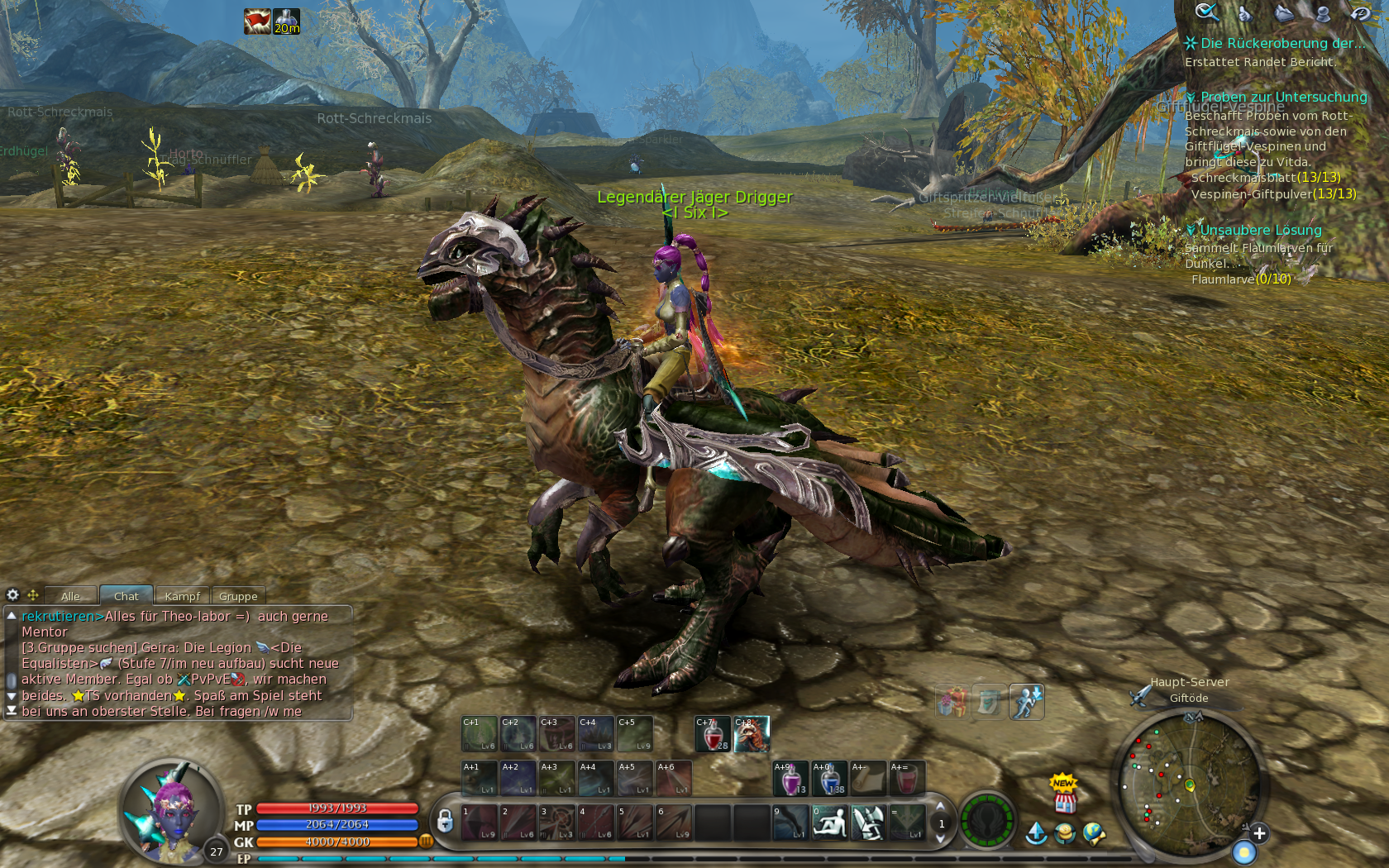This screenshot has height=868, width=1389.
Task: Select the Unsaubere Lösung quest entry
Action: click(x=1260, y=230)
